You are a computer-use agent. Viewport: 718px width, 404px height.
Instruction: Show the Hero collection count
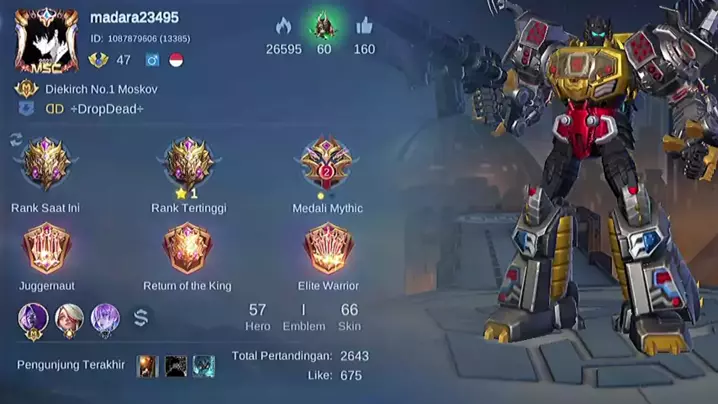point(258,316)
